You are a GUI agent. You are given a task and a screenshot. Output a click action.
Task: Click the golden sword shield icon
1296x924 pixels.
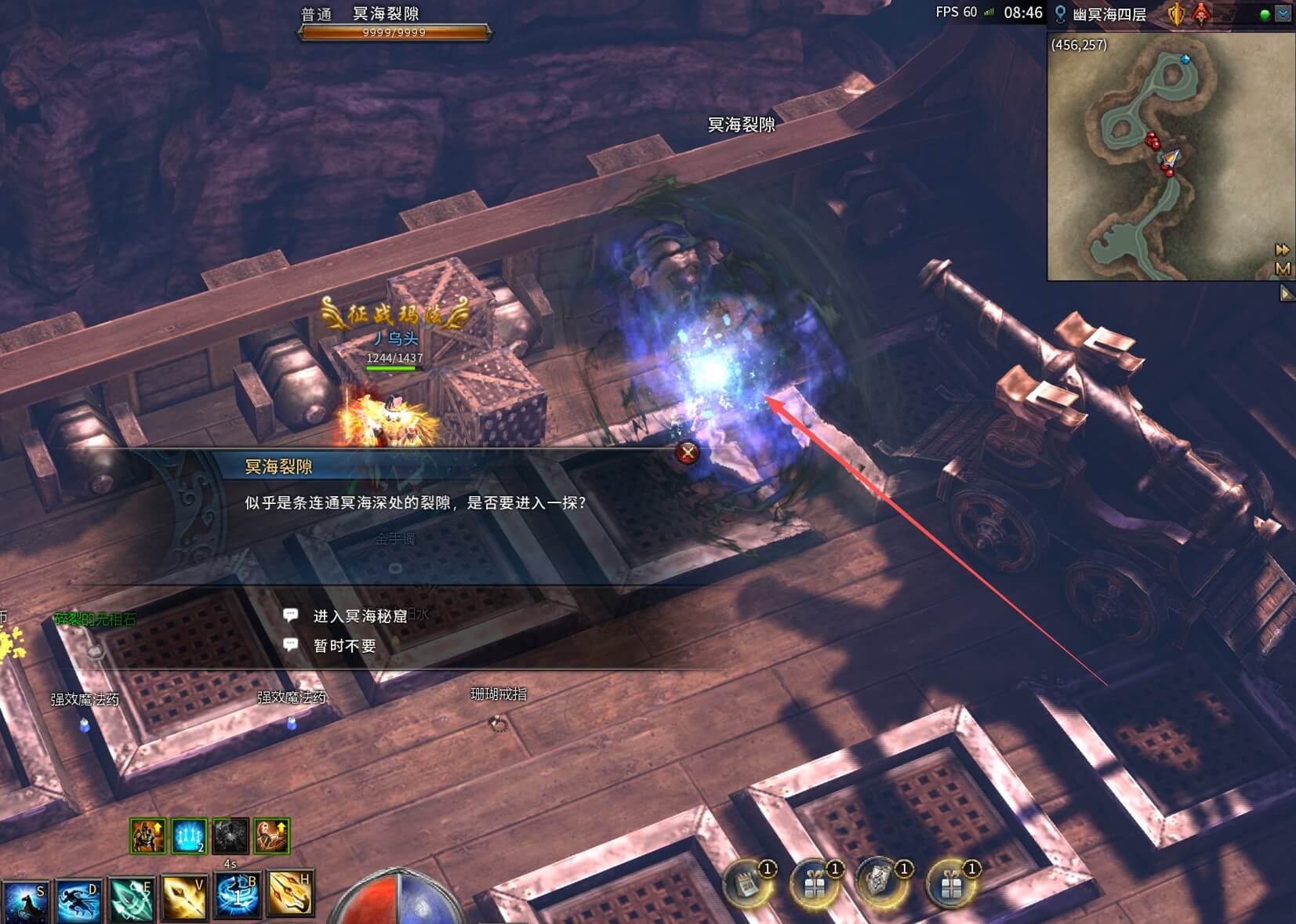point(1177,14)
